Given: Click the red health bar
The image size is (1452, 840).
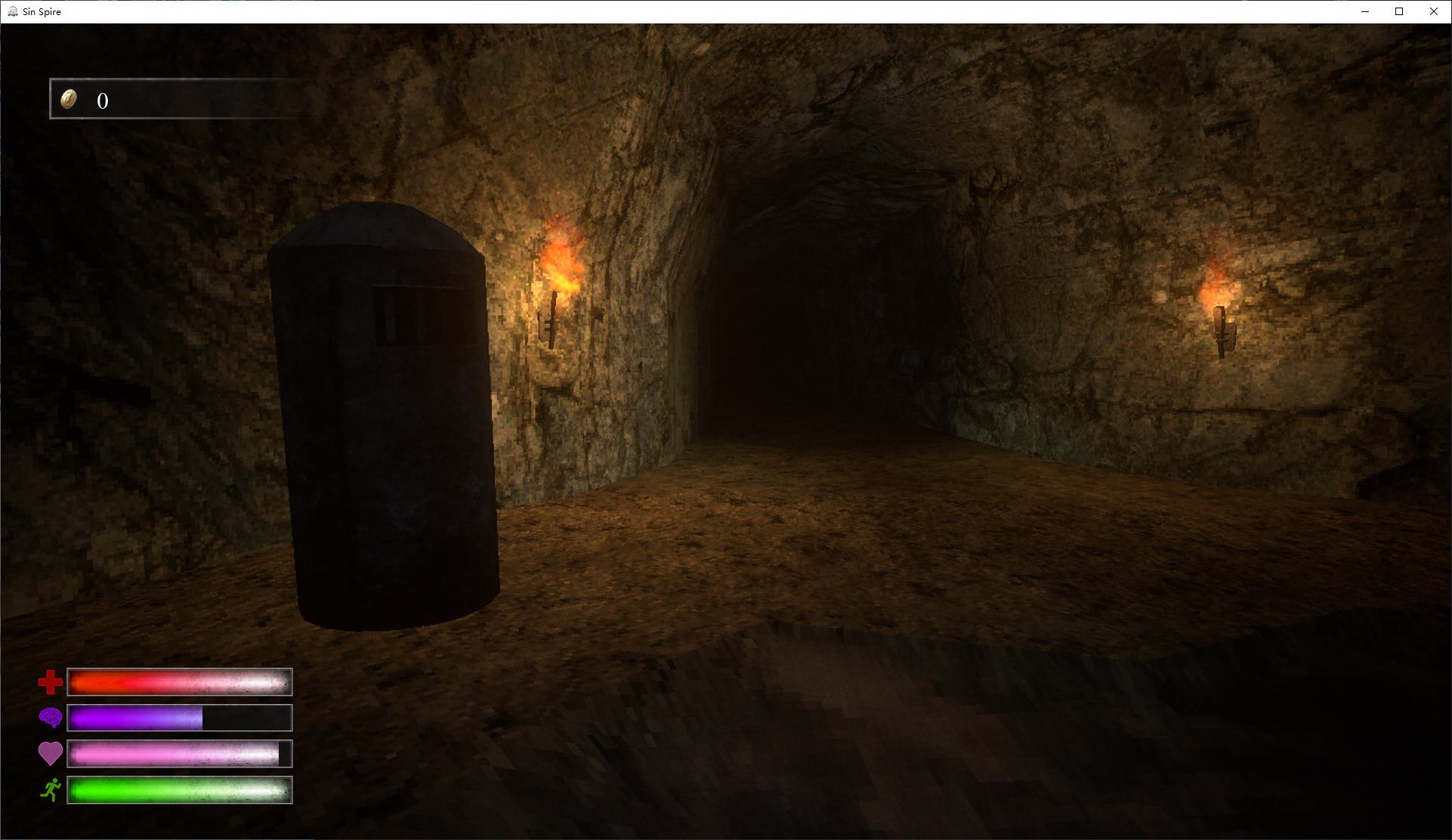Looking at the screenshot, I should tap(179, 682).
